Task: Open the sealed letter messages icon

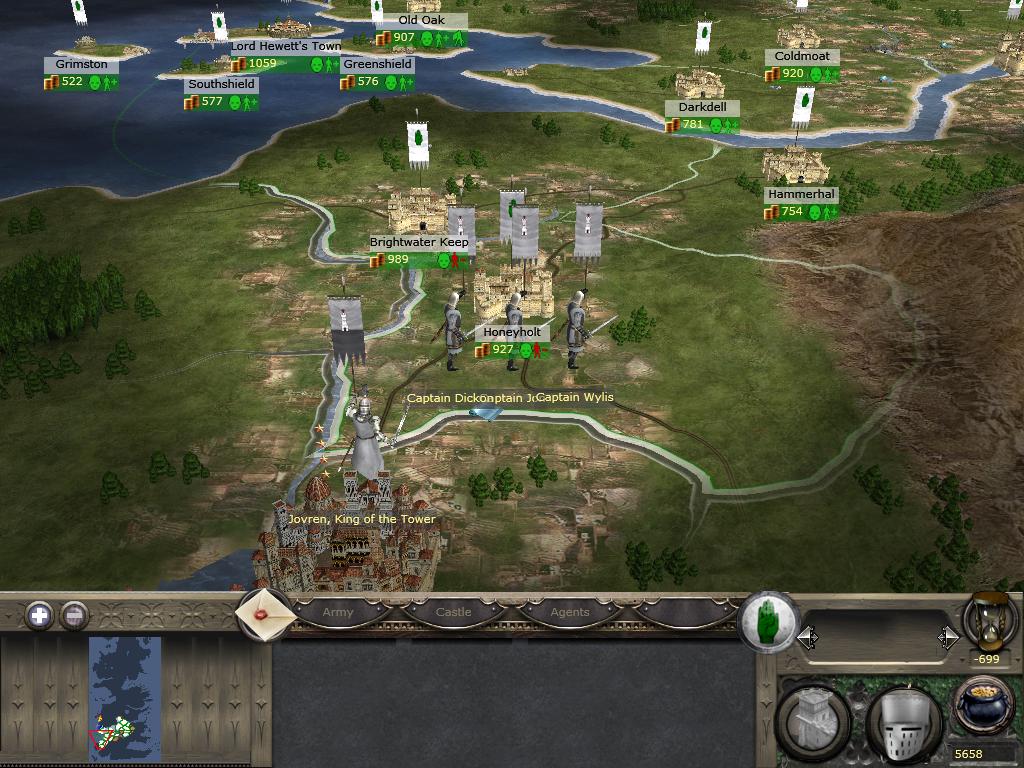Action: coord(264,614)
